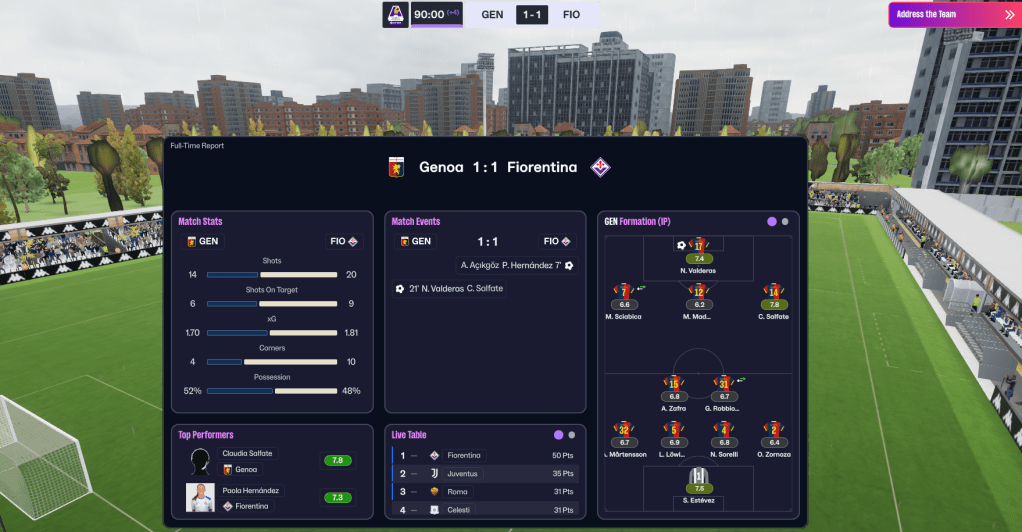Select Fiorentina row in the Live Table
The height and width of the screenshot is (532, 1022).
(x=485, y=455)
